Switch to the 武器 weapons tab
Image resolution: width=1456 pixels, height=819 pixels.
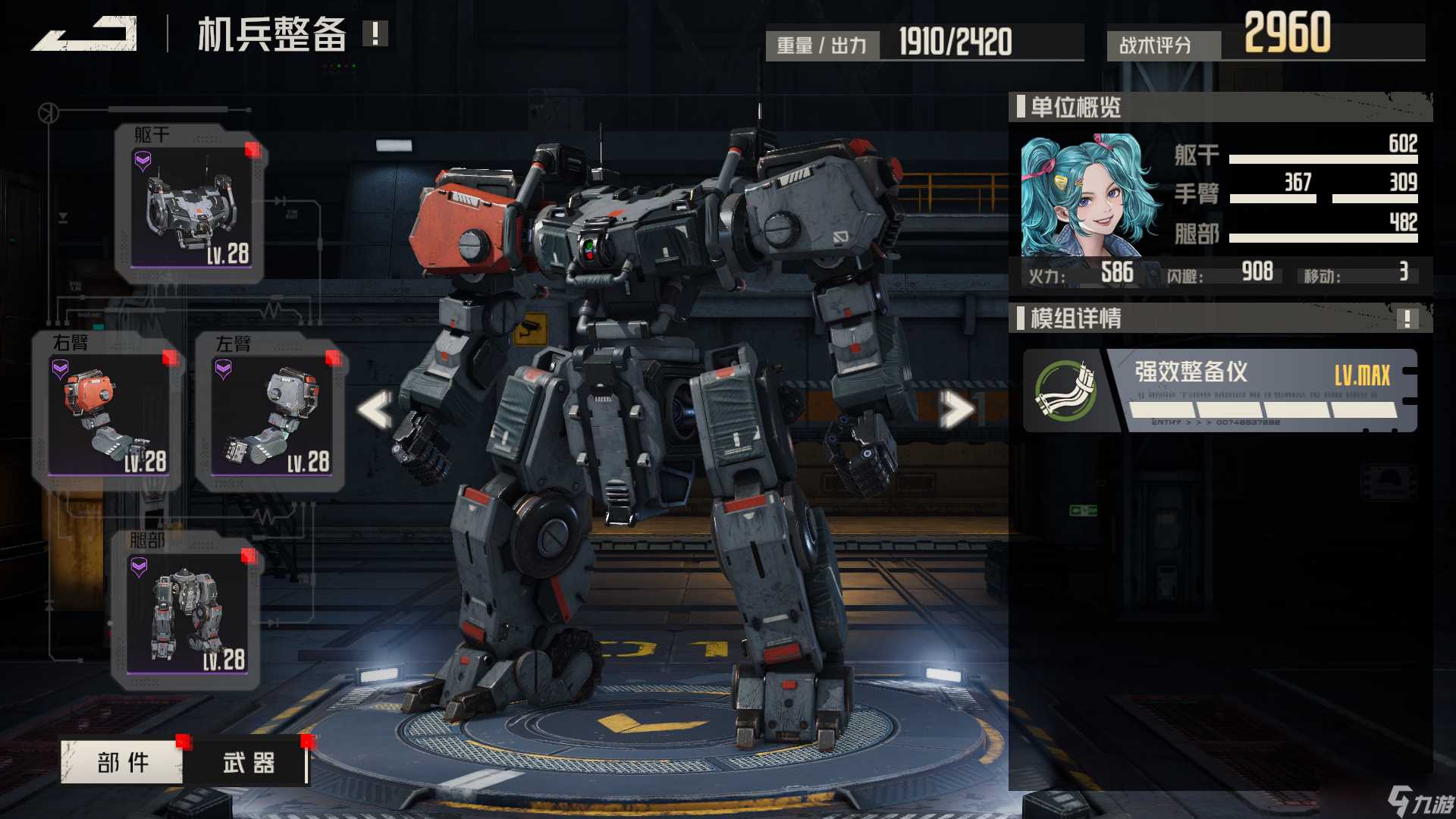(249, 762)
